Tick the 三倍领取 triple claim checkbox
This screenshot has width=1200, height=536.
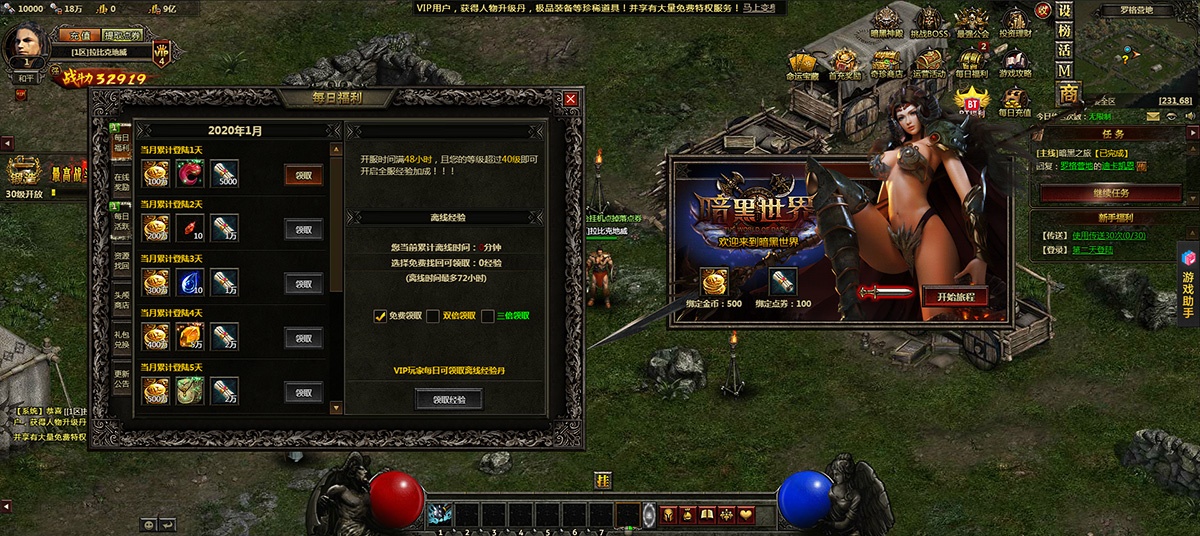tap(488, 316)
